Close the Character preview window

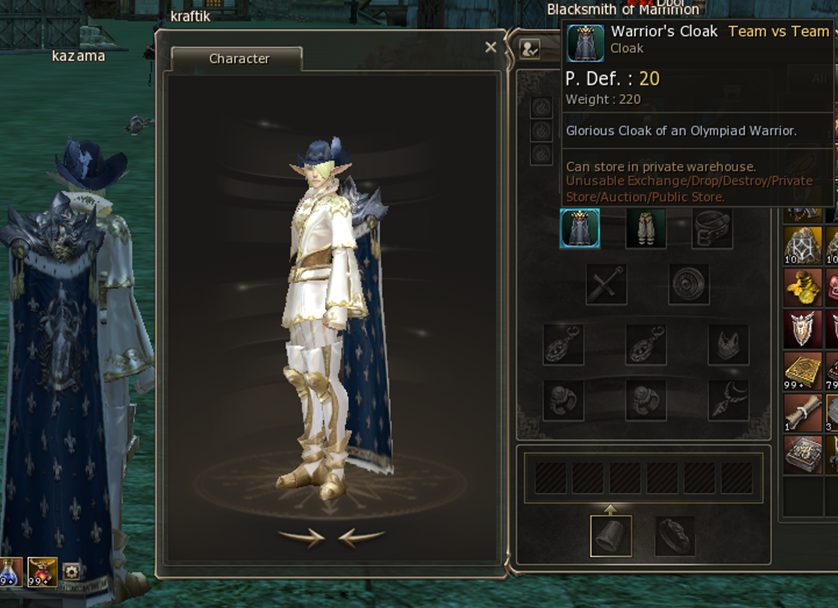pos(490,47)
